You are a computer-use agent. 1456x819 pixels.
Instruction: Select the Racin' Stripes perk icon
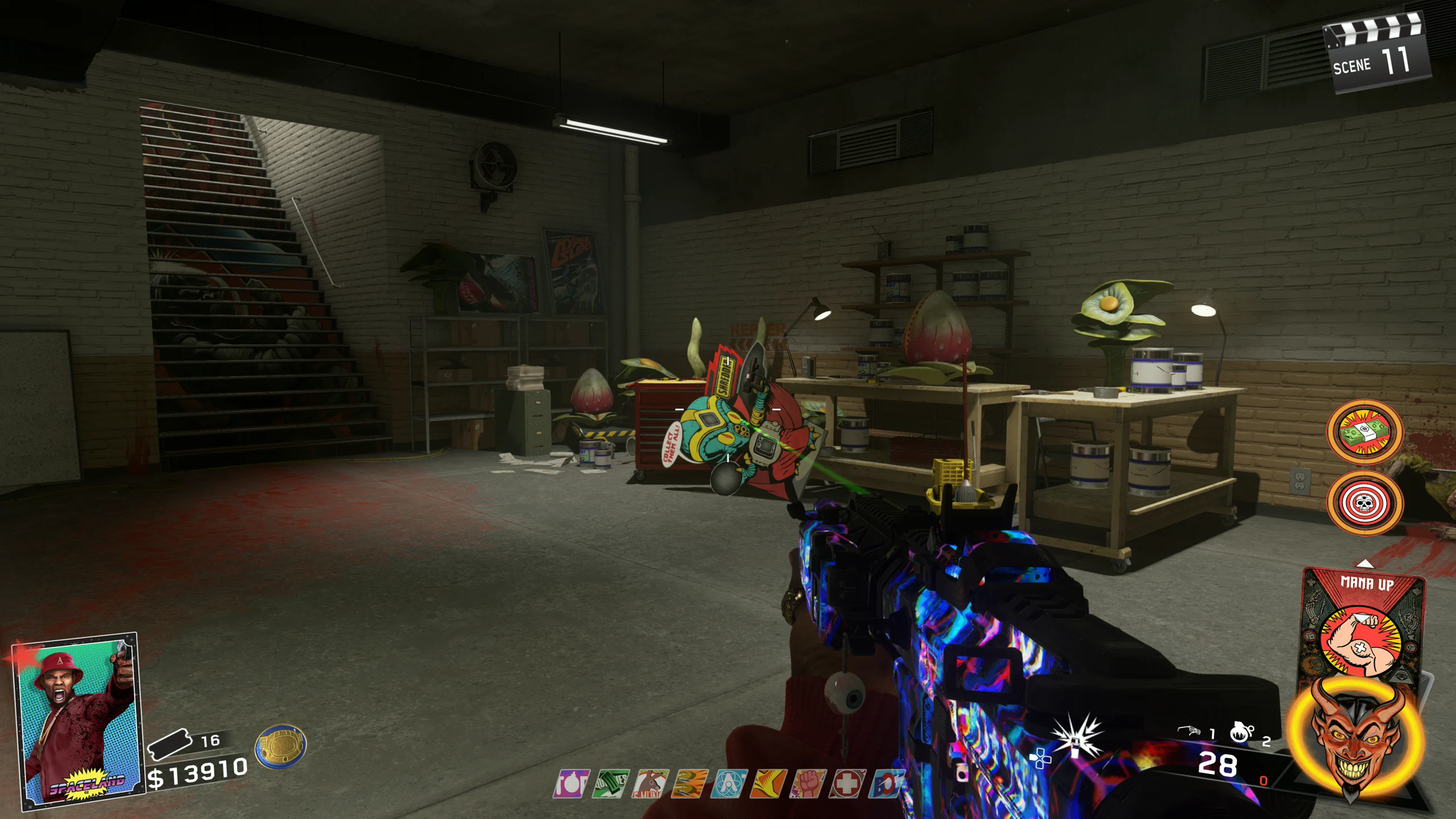coord(768,784)
